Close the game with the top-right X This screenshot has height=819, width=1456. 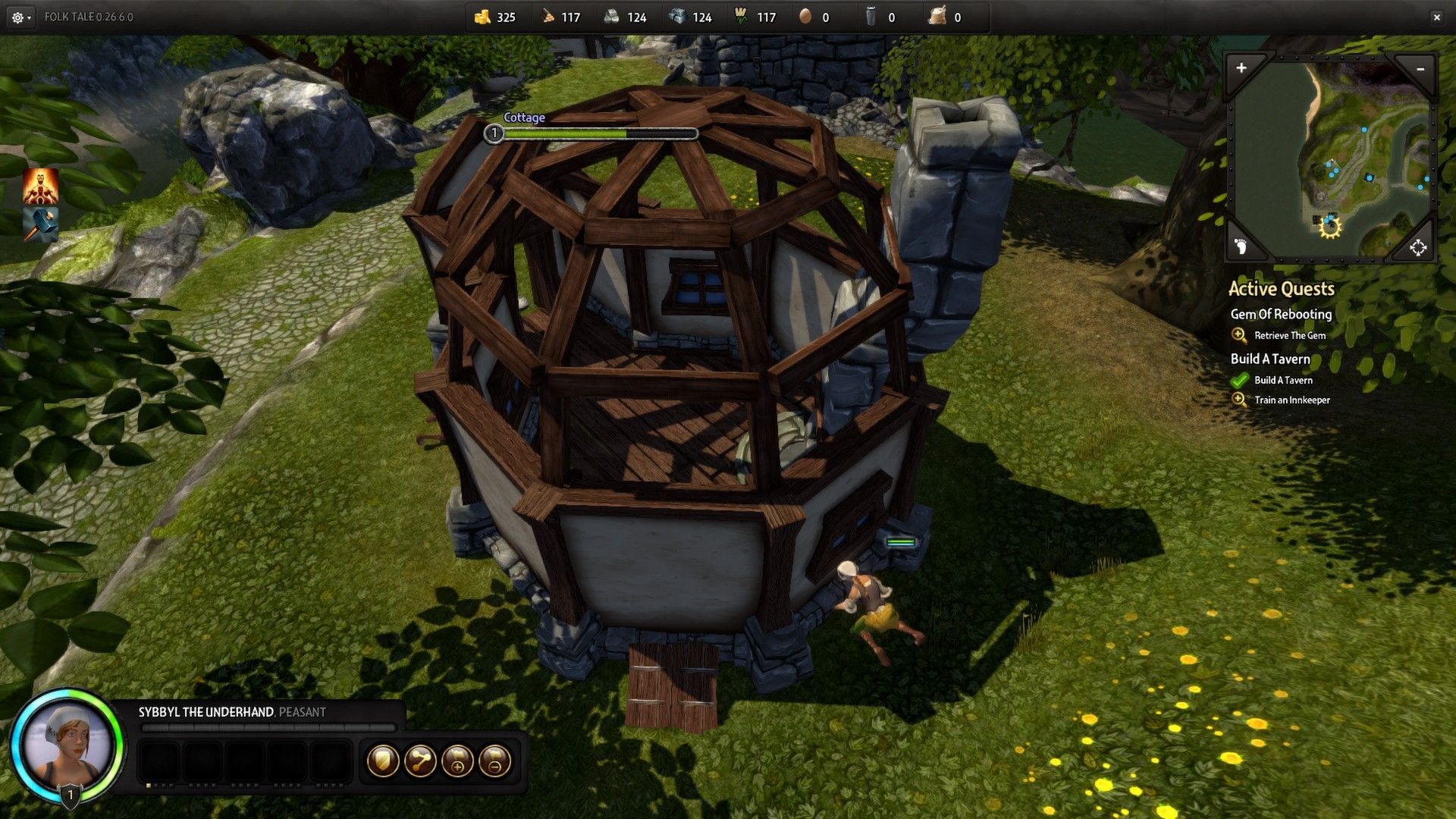[1436, 17]
